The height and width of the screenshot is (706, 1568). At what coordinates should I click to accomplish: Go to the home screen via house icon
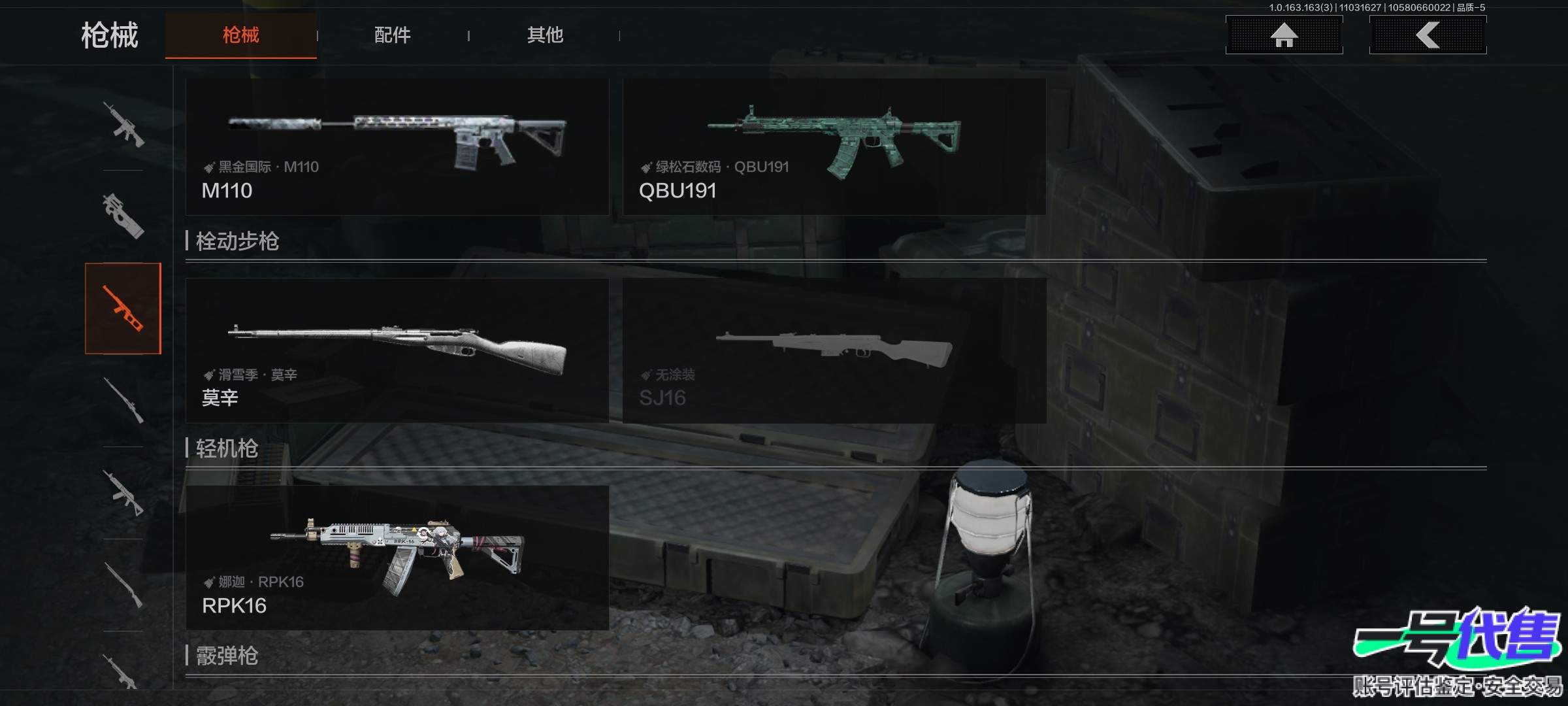click(x=1284, y=35)
